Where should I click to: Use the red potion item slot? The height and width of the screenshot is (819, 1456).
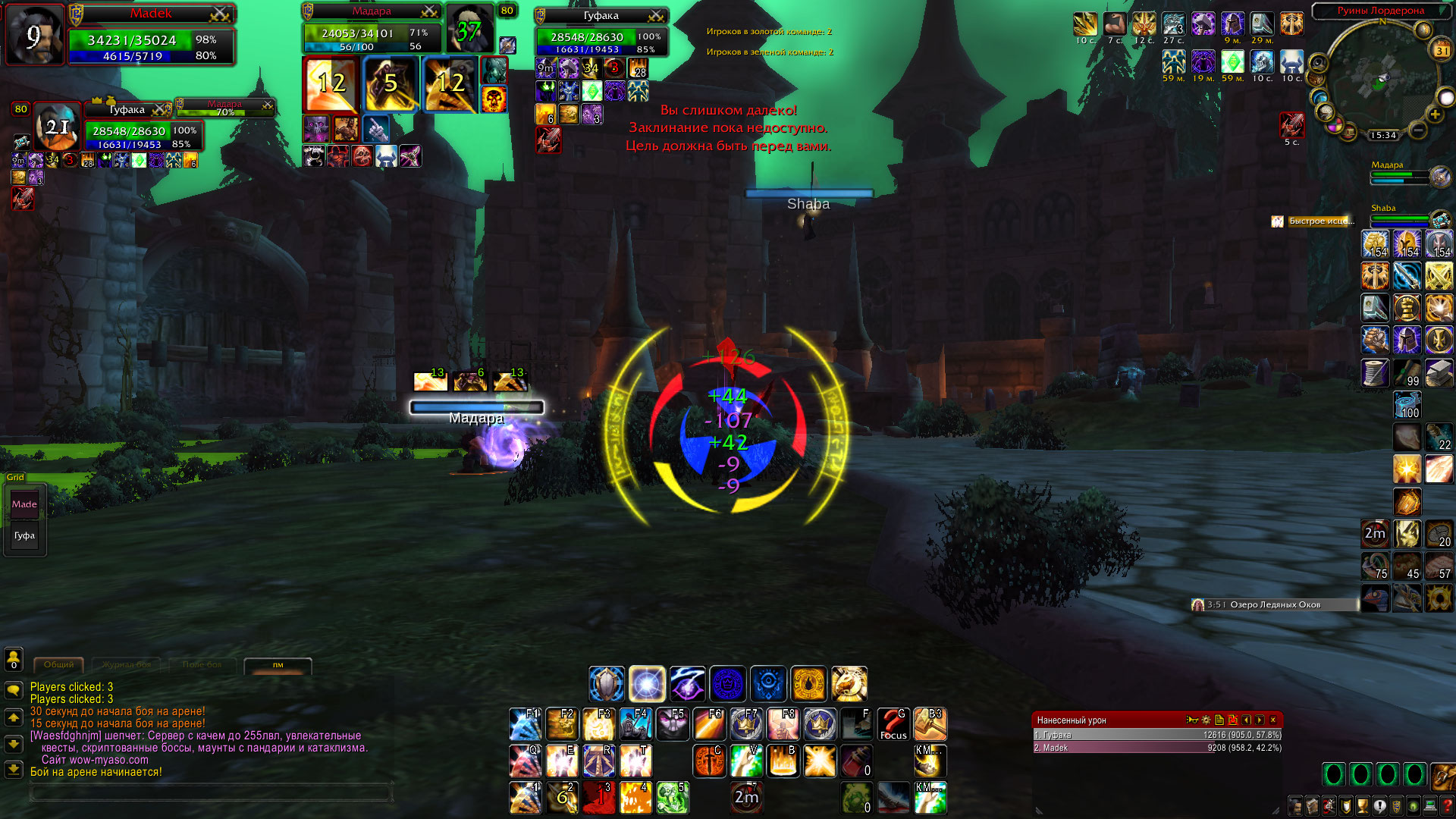click(x=857, y=761)
